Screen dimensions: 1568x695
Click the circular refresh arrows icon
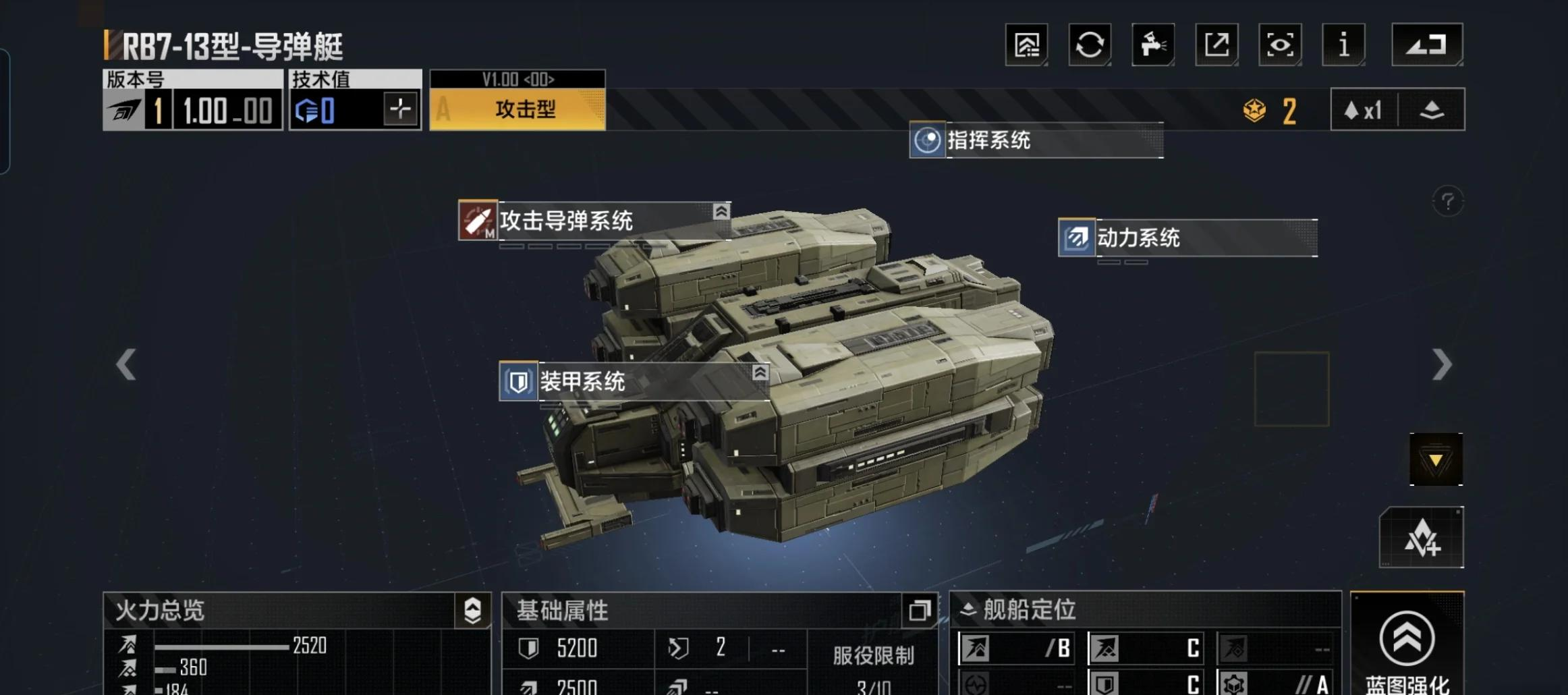tap(1090, 45)
